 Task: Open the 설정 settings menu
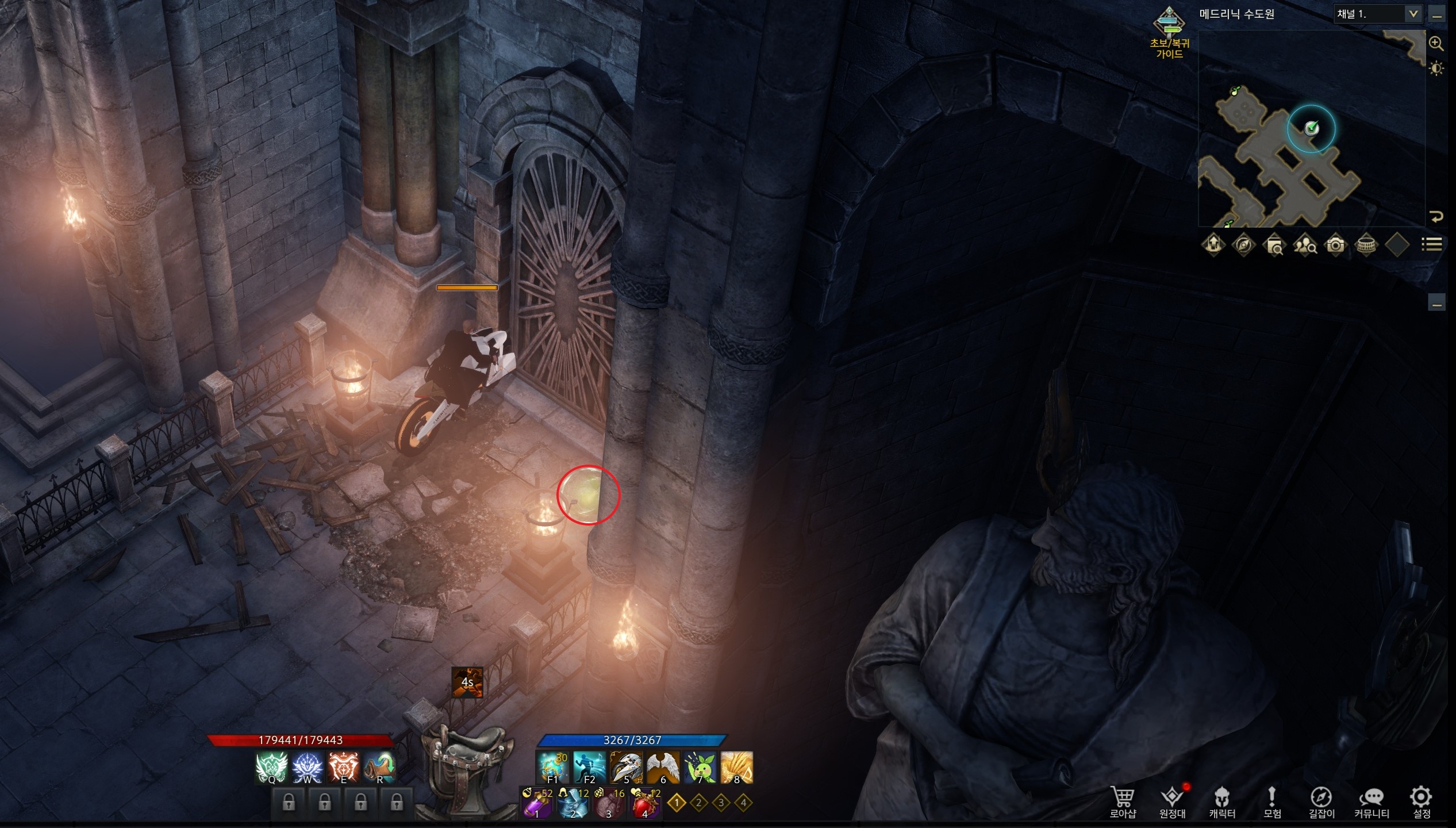coord(1422,802)
